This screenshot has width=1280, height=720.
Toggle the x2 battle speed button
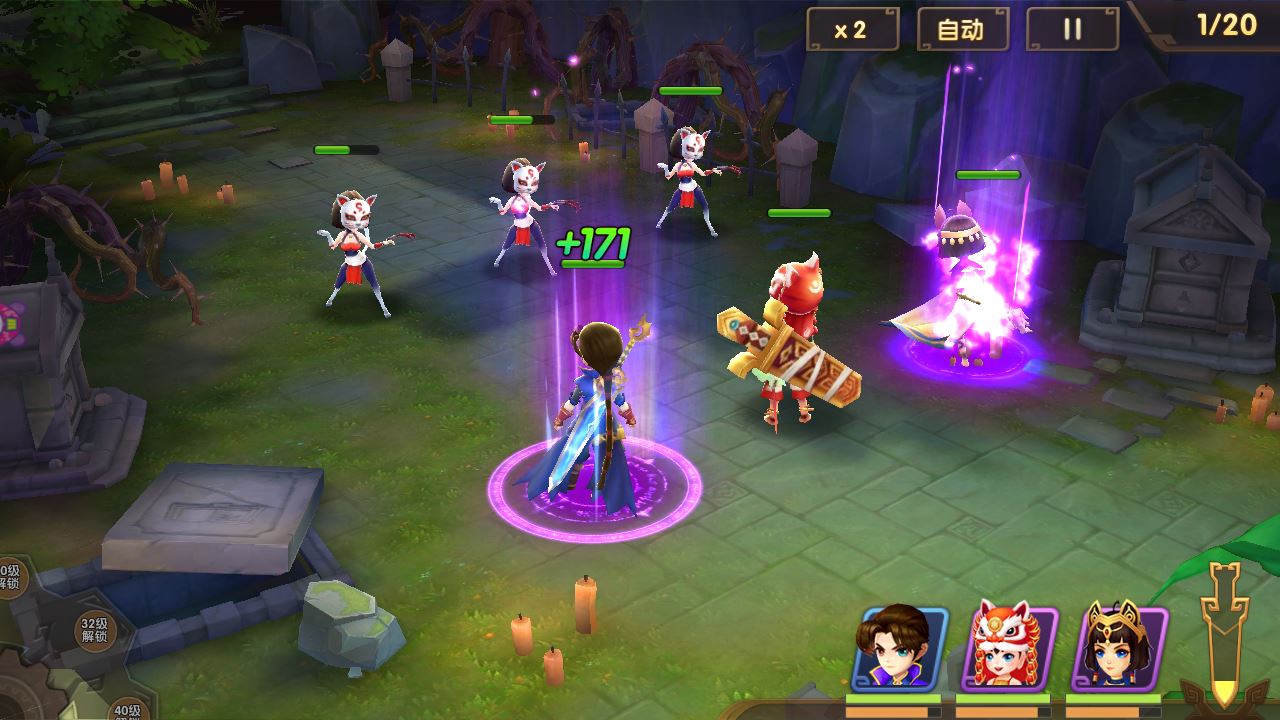[852, 30]
